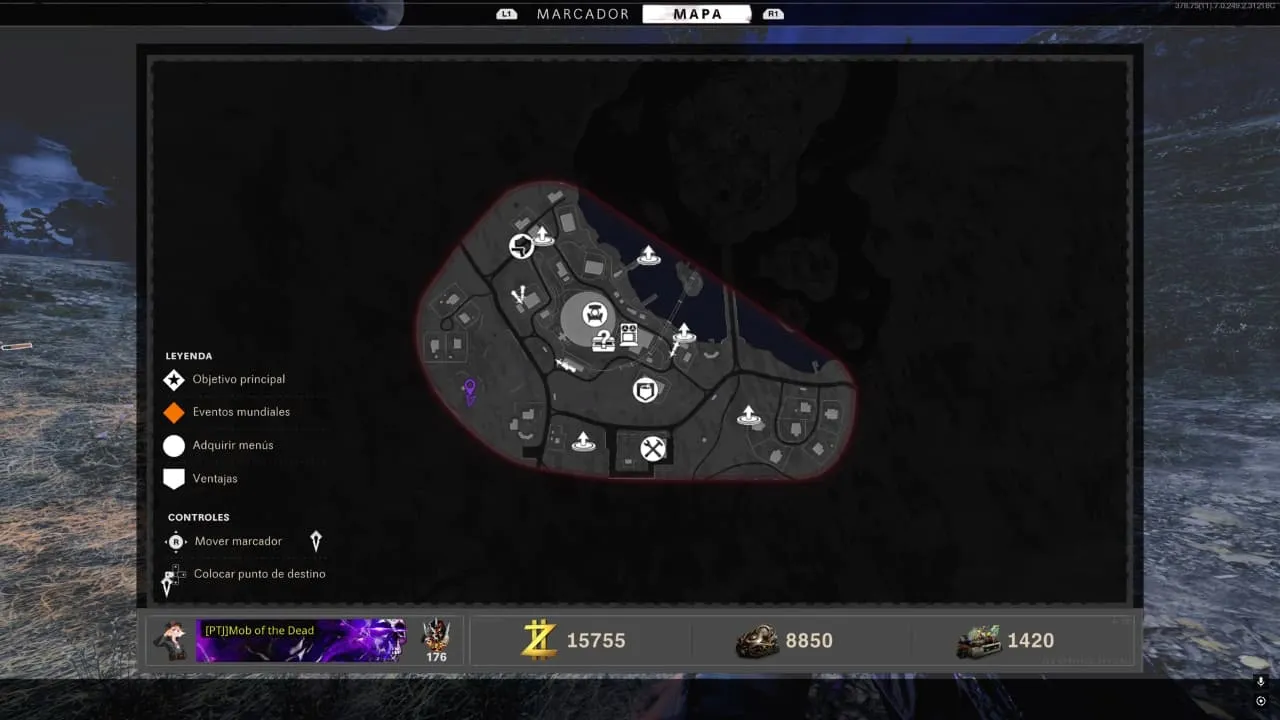Click the mystery box question-mark chest marker
1280x720 pixels.
click(603, 341)
